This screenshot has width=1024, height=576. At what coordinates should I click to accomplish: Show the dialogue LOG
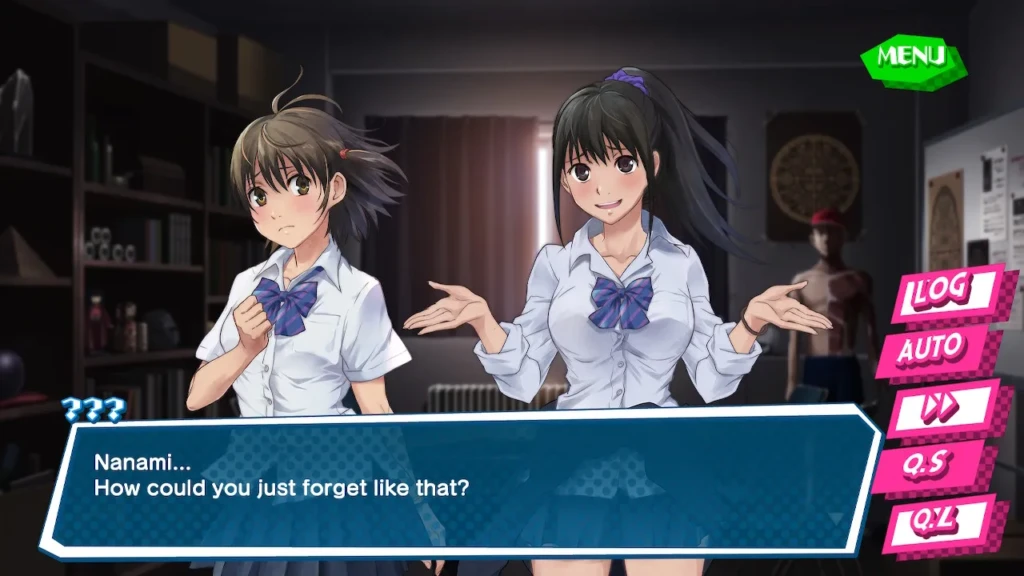[944, 291]
